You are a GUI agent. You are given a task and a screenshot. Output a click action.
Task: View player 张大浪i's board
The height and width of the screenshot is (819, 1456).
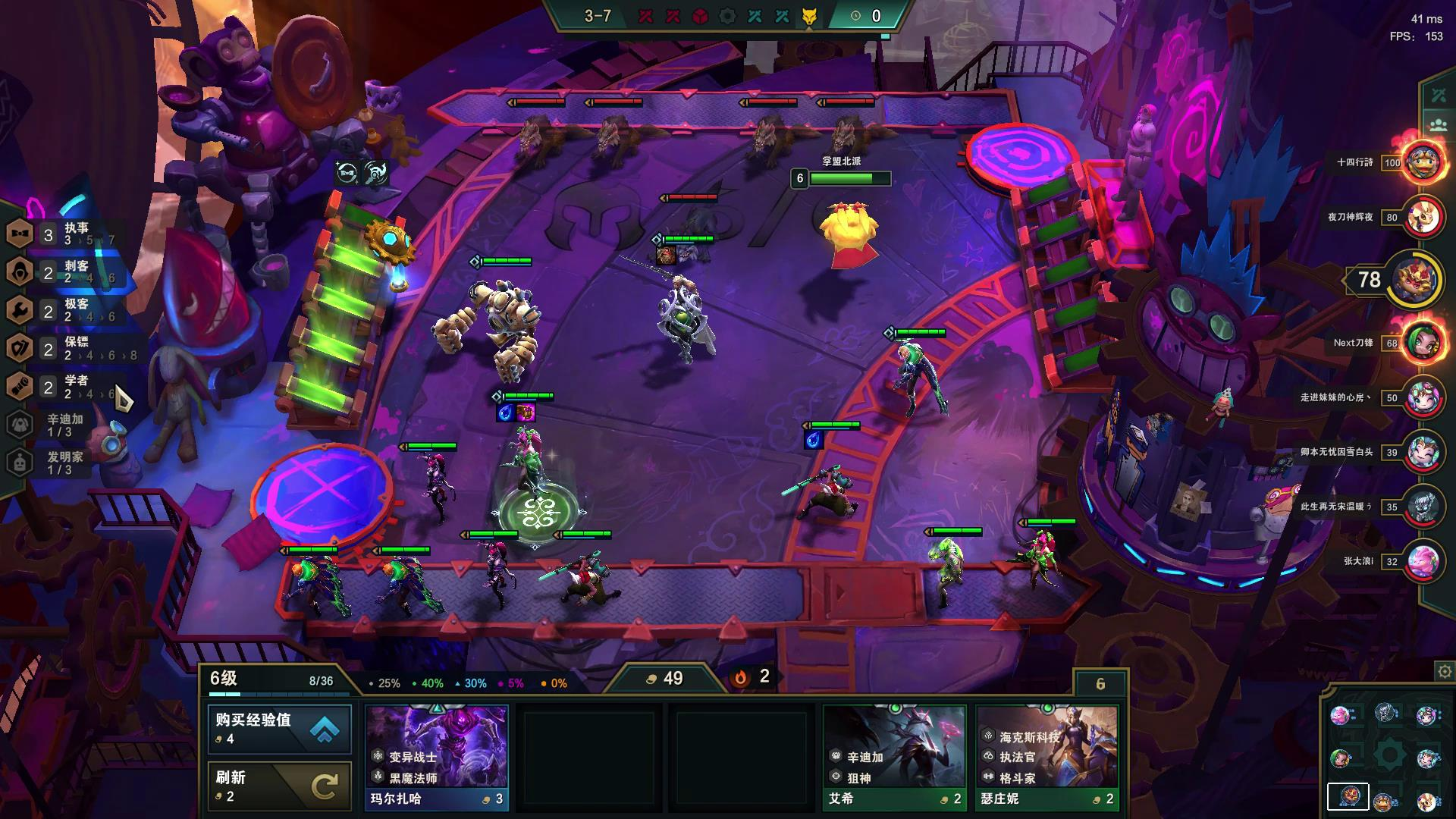(x=1423, y=561)
